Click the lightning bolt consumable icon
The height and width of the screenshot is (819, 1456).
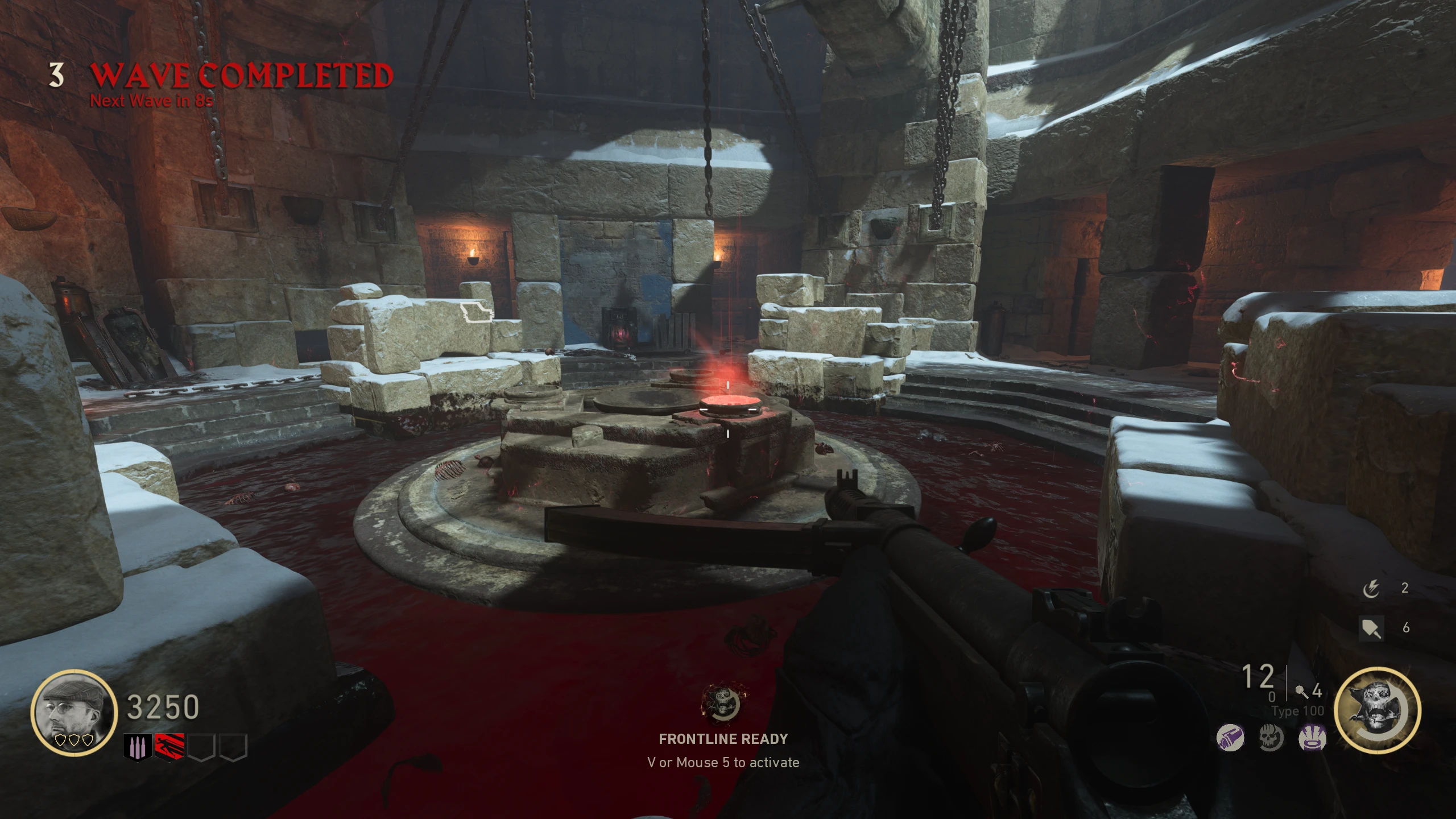[x=1371, y=589]
